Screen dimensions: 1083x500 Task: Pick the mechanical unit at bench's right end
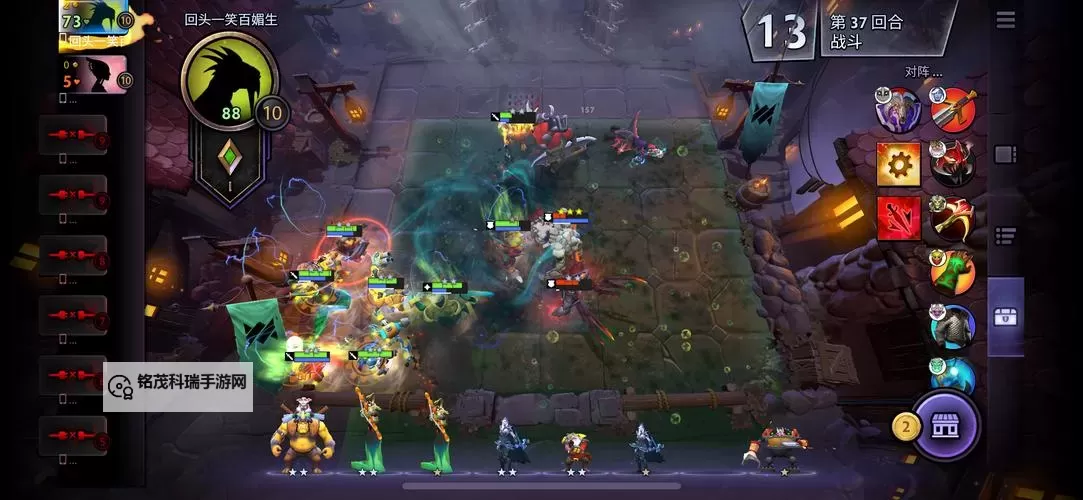click(x=778, y=446)
